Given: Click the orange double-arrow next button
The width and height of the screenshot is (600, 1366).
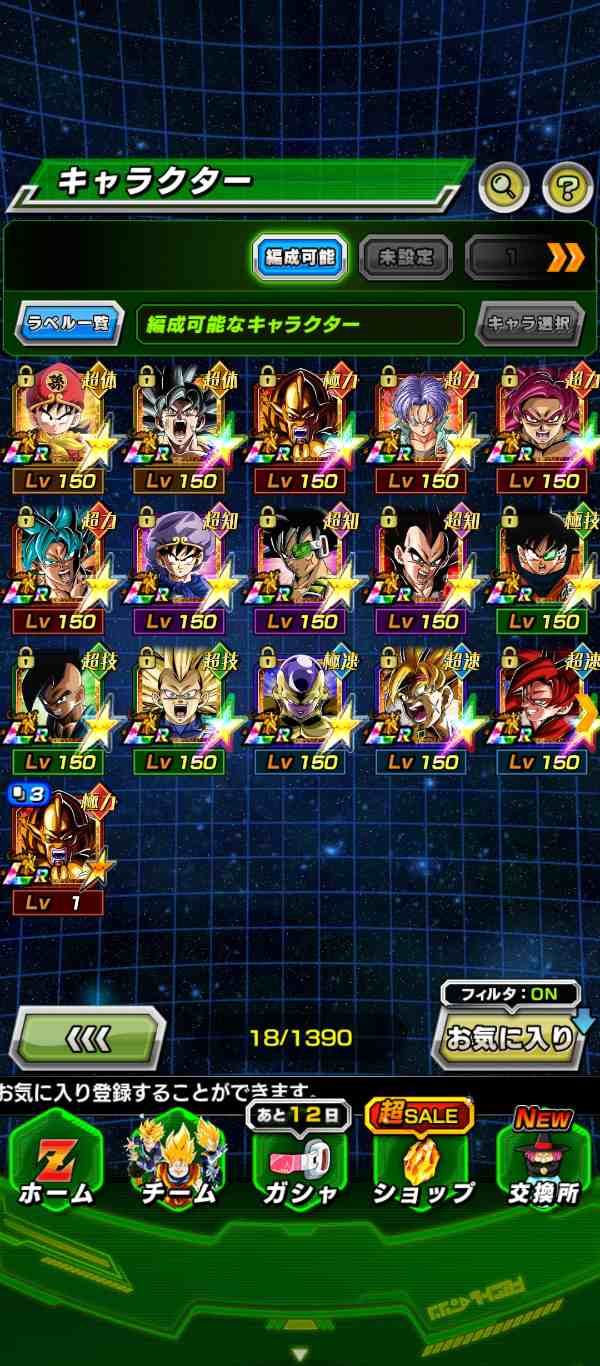Looking at the screenshot, I should [x=565, y=258].
